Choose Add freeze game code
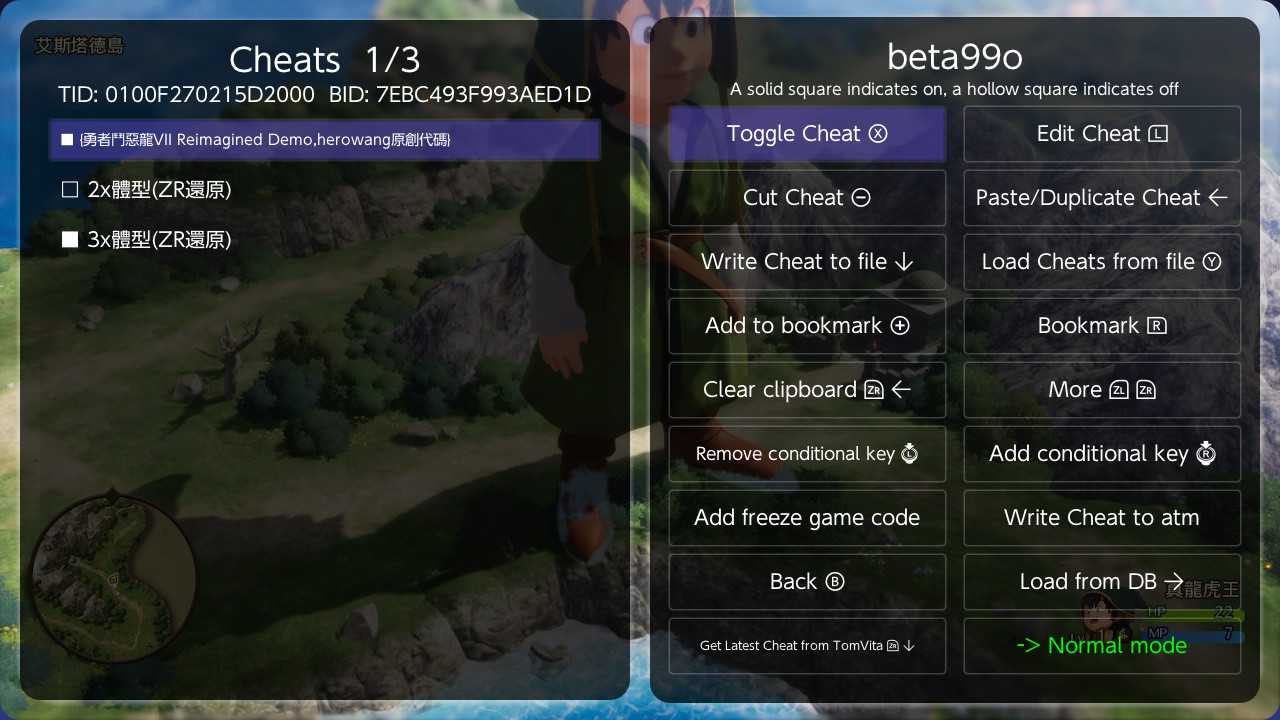This screenshot has height=720, width=1280. (x=807, y=518)
